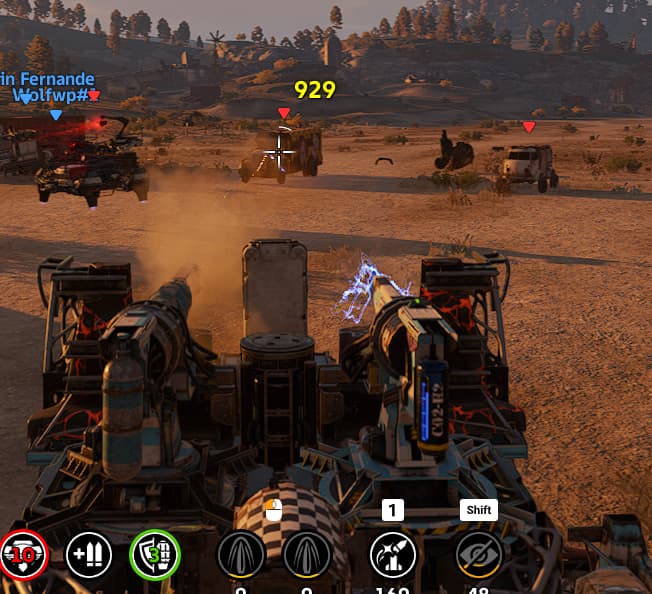Activate the green-ringed shield icon
Screen dimensions: 652x594
(155, 555)
